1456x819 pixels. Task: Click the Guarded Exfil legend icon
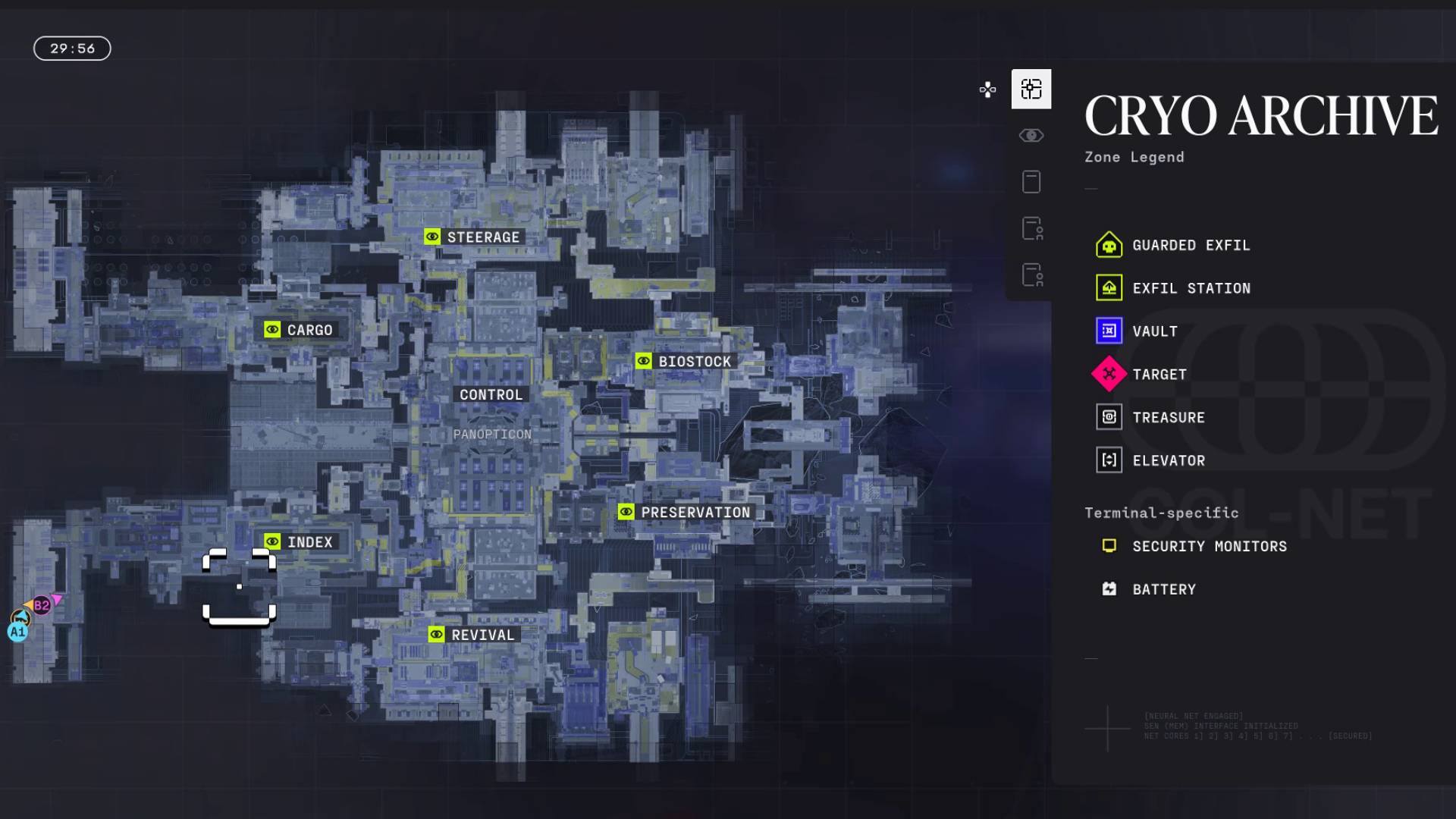click(x=1109, y=245)
